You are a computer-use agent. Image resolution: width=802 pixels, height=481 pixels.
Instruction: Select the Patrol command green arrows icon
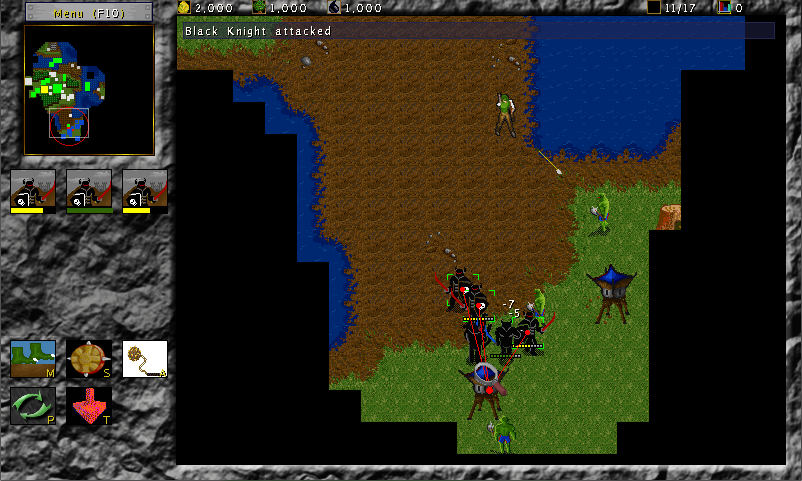click(33, 406)
